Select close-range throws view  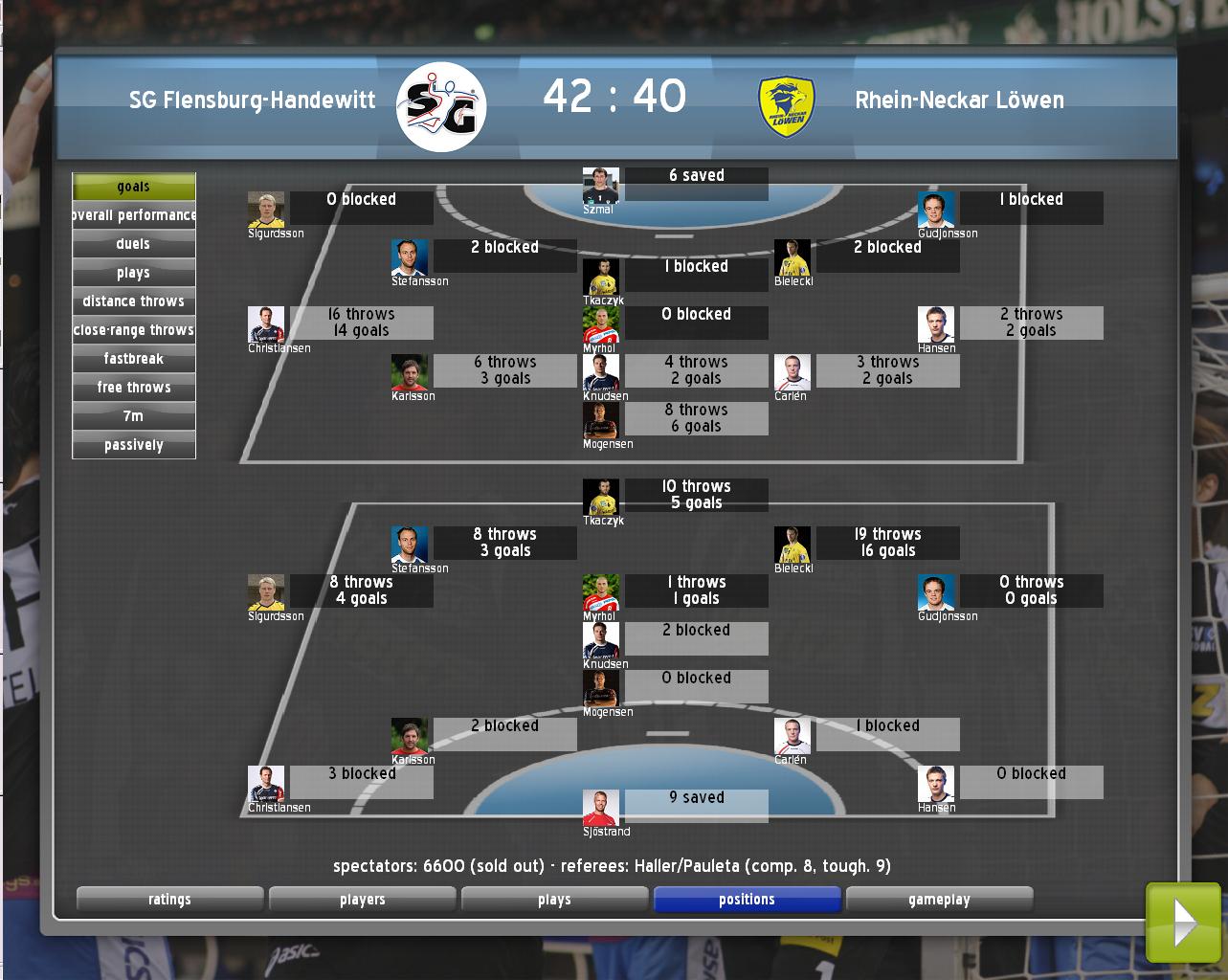(x=134, y=330)
